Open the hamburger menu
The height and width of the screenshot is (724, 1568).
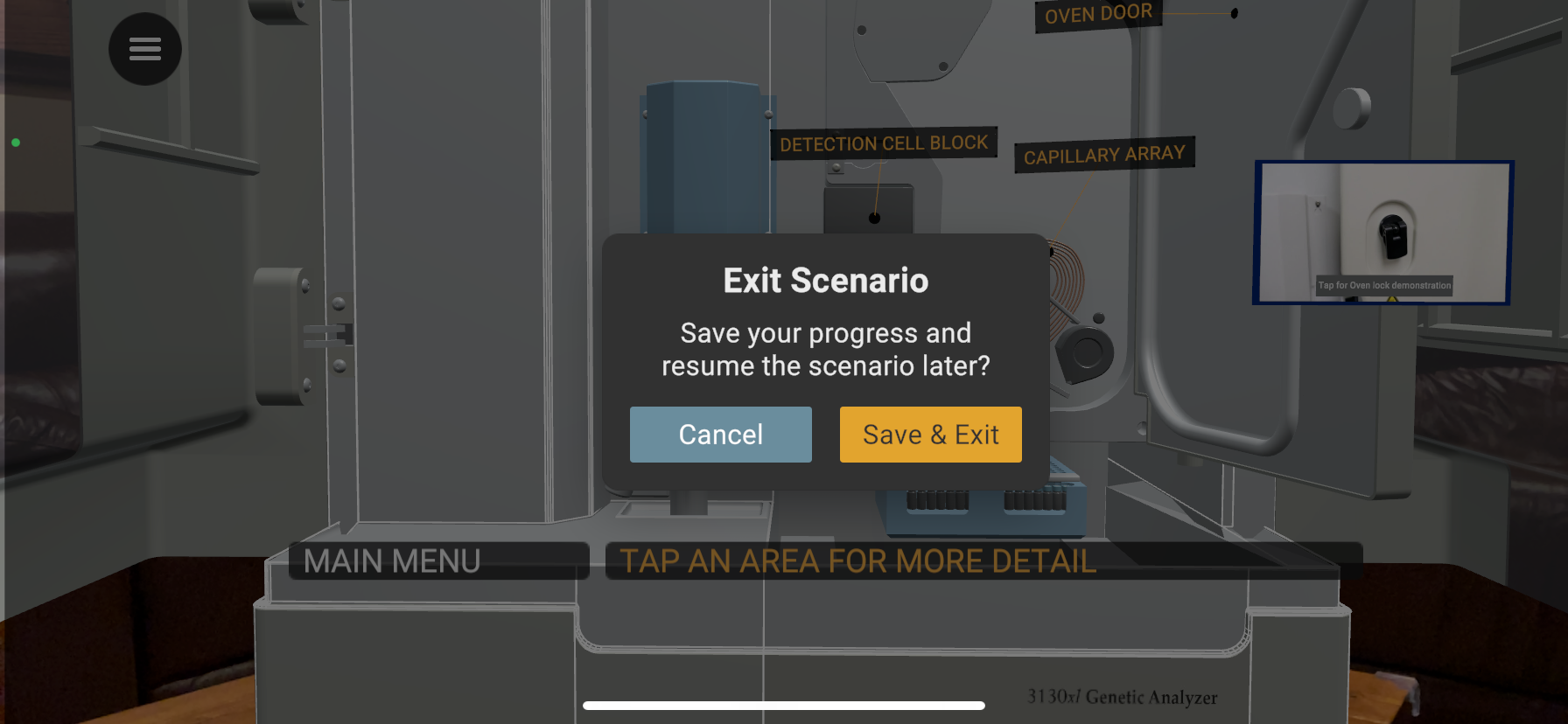(145, 49)
